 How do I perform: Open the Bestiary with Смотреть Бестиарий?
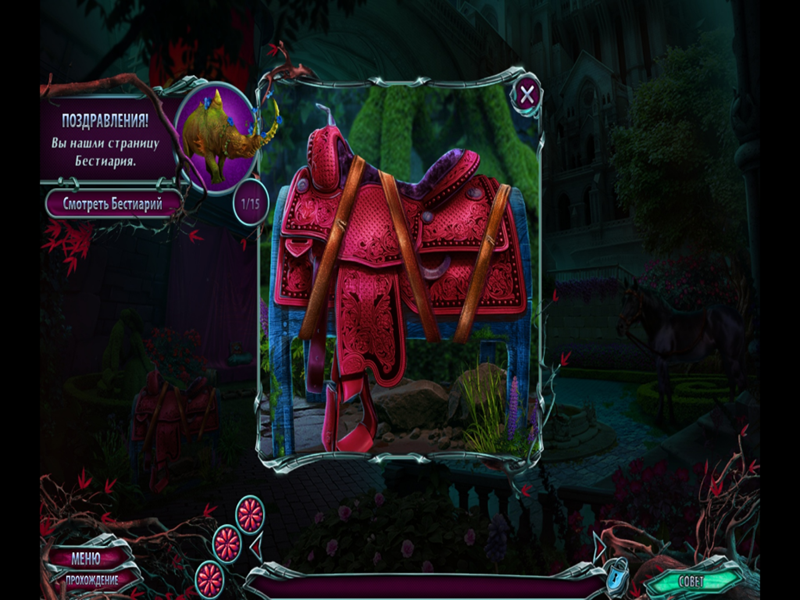[114, 204]
